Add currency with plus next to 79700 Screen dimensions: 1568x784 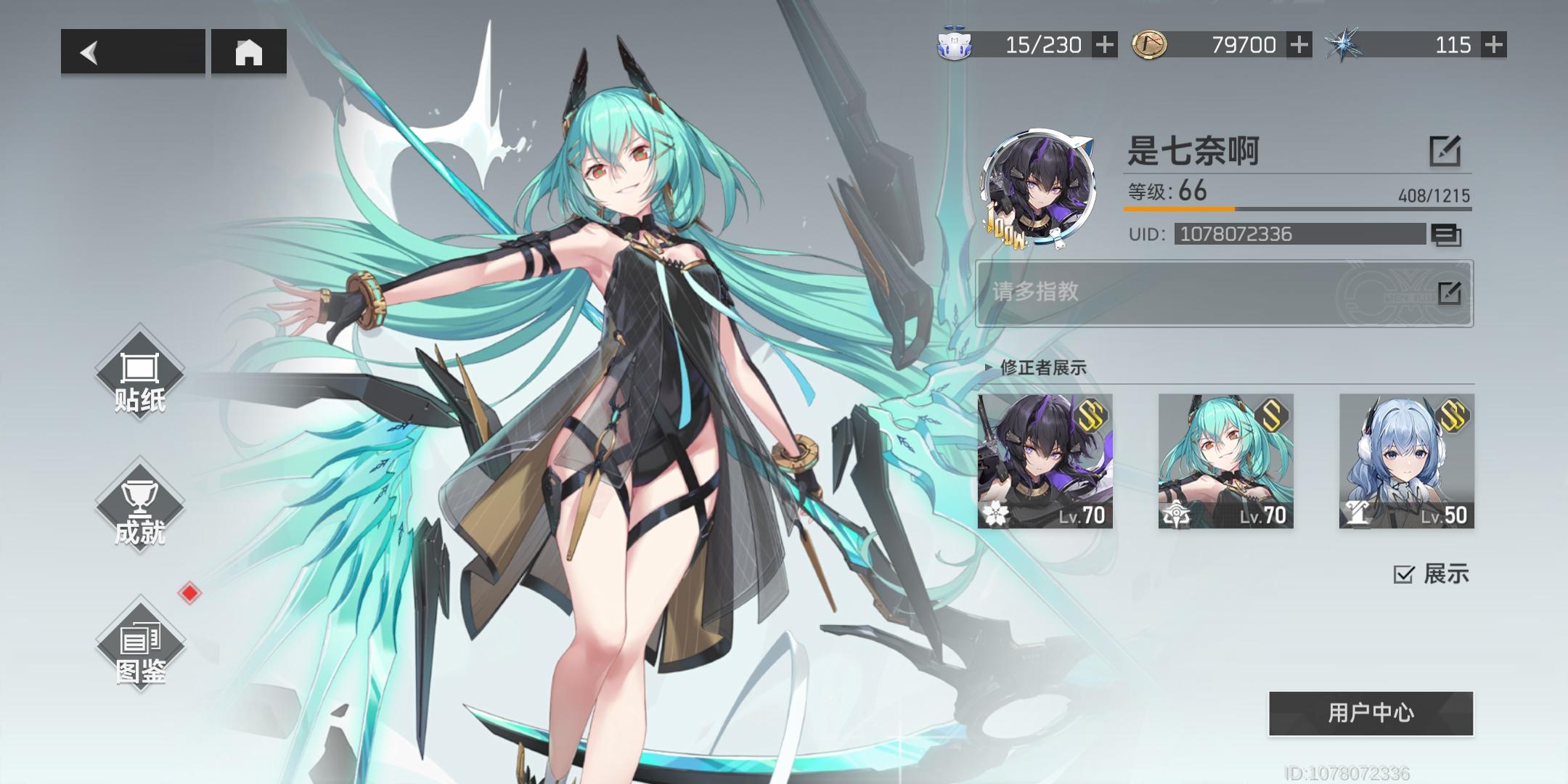1299,45
